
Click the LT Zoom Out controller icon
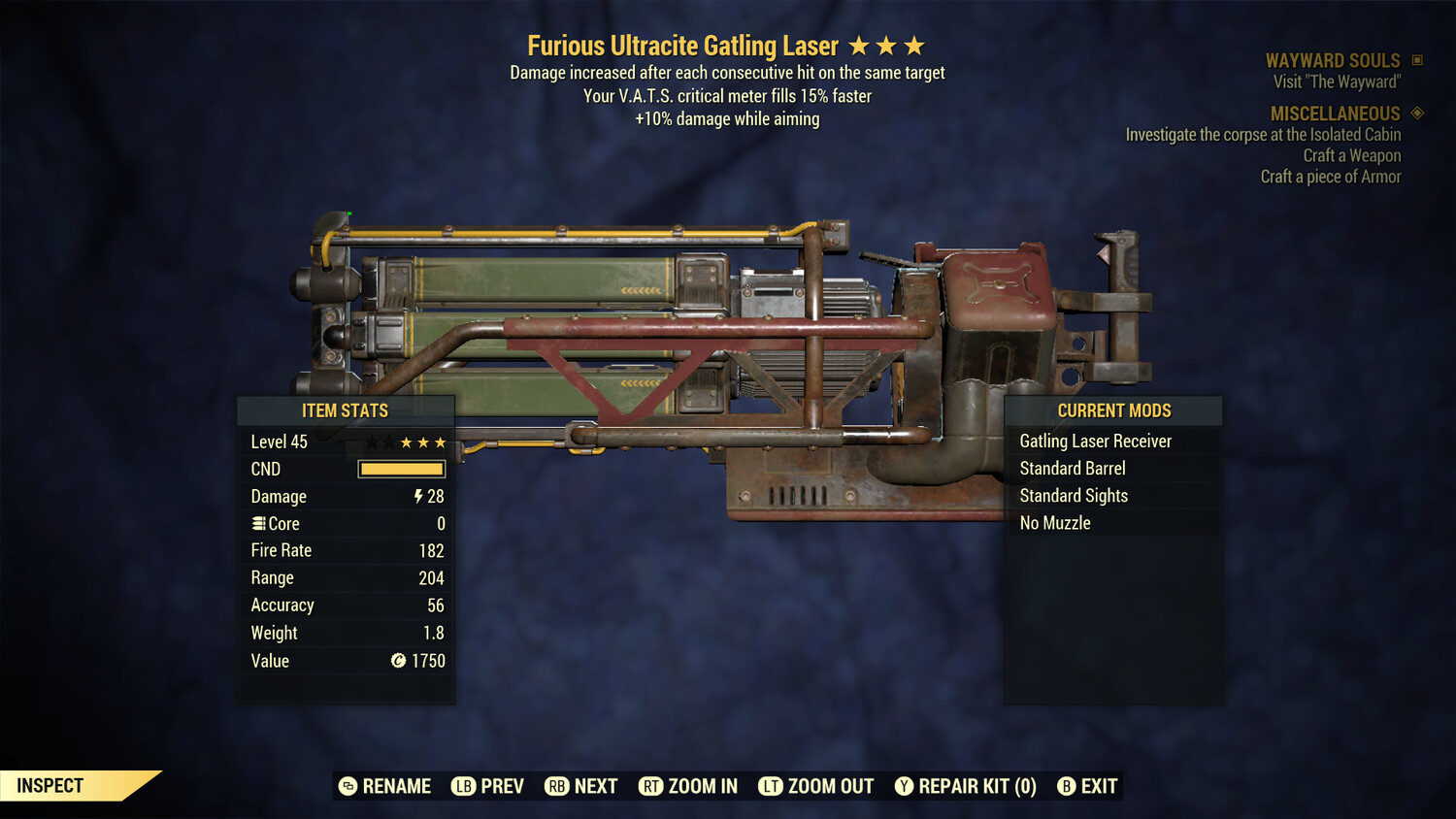[x=772, y=786]
